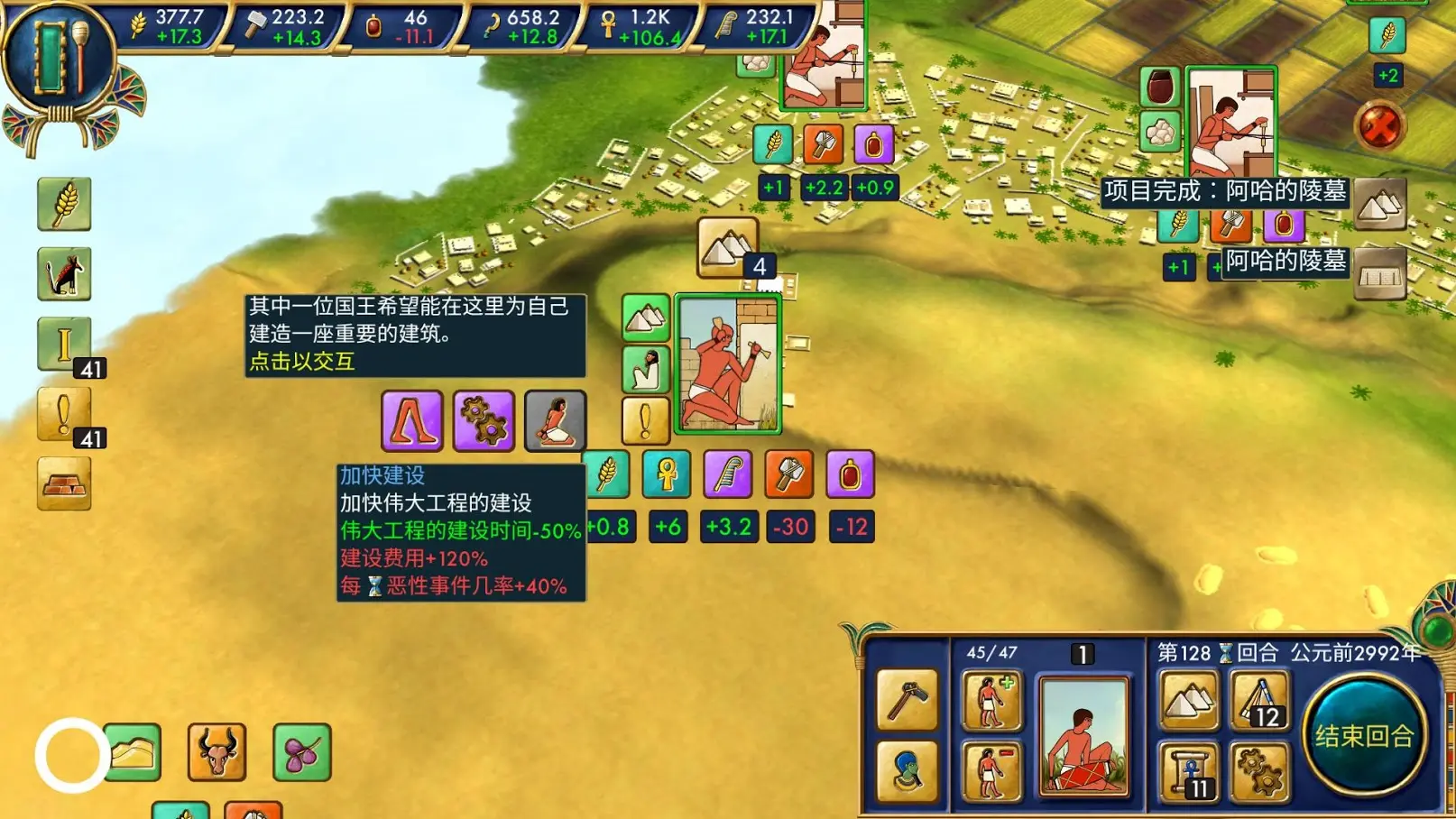
Task: Click the grapes icon at the bottom
Action: coord(302,751)
